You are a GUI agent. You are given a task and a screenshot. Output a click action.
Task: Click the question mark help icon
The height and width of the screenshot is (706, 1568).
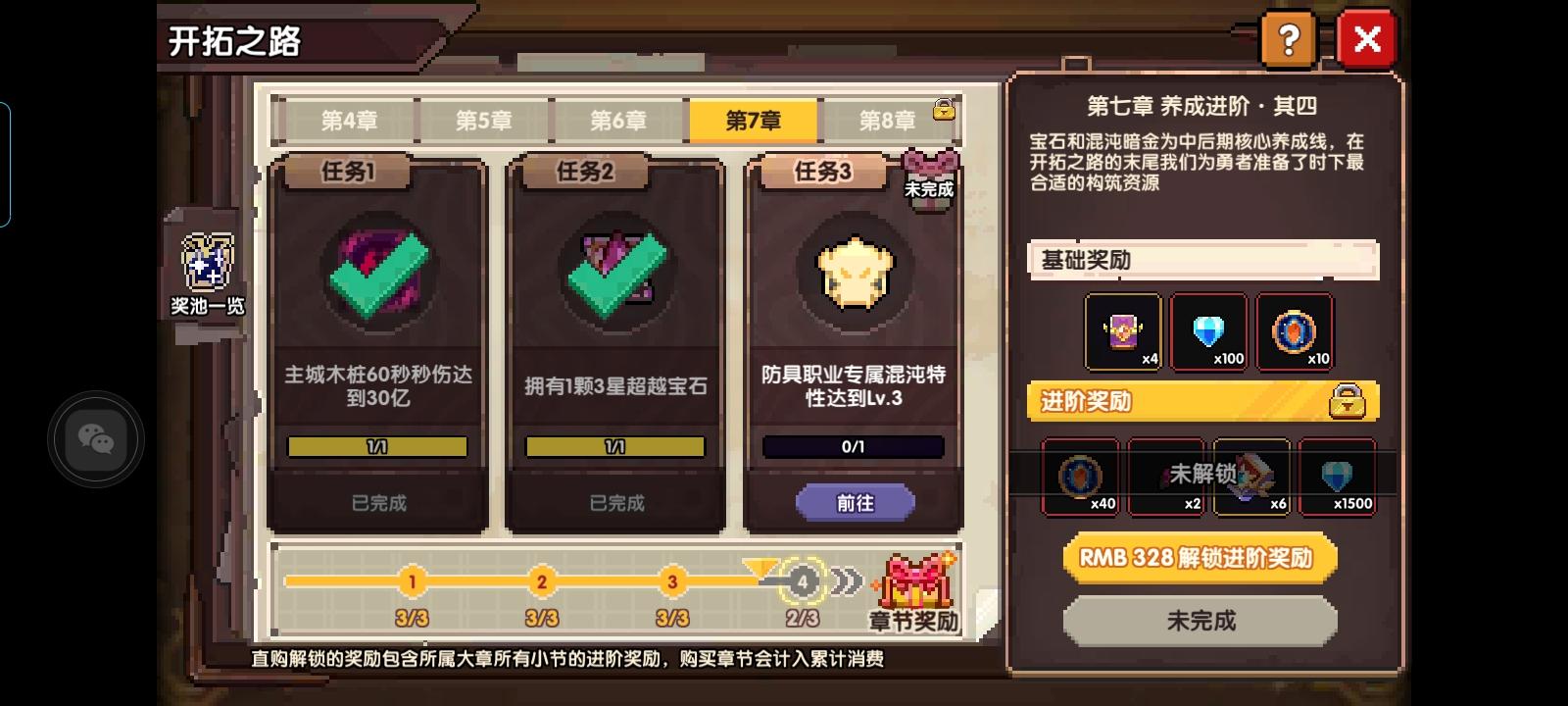(x=1289, y=39)
